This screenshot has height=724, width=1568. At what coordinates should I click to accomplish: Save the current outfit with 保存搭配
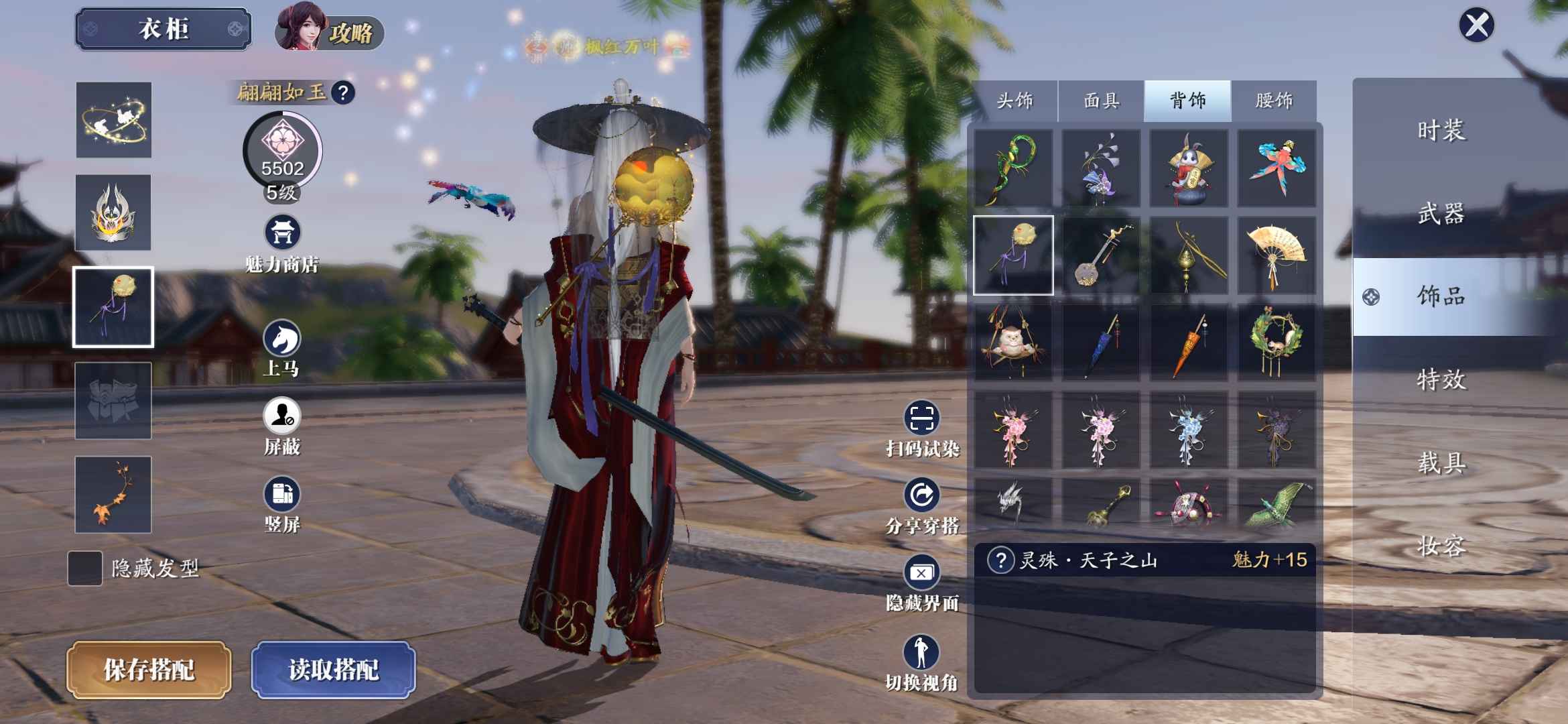coord(149,669)
